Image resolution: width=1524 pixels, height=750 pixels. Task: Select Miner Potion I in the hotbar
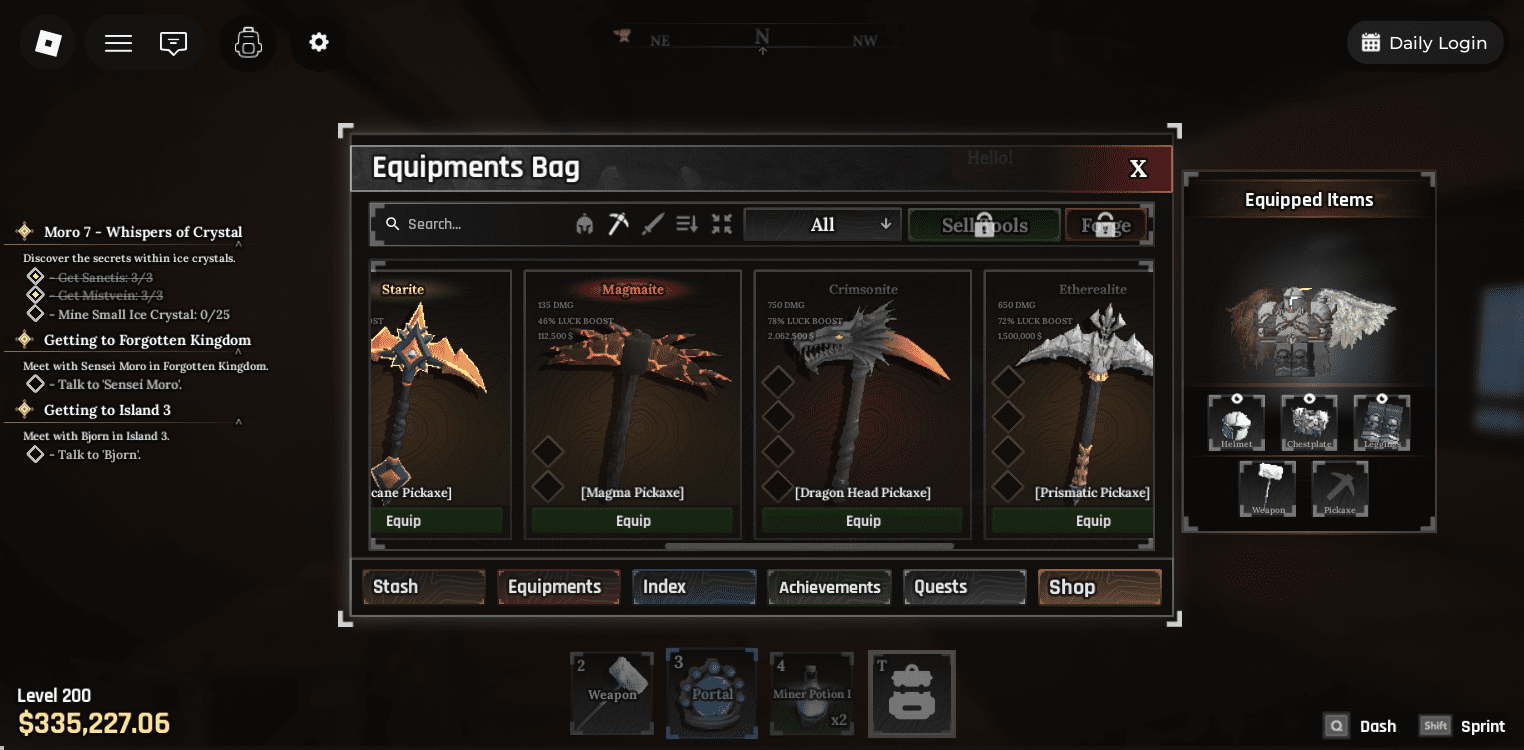click(811, 693)
